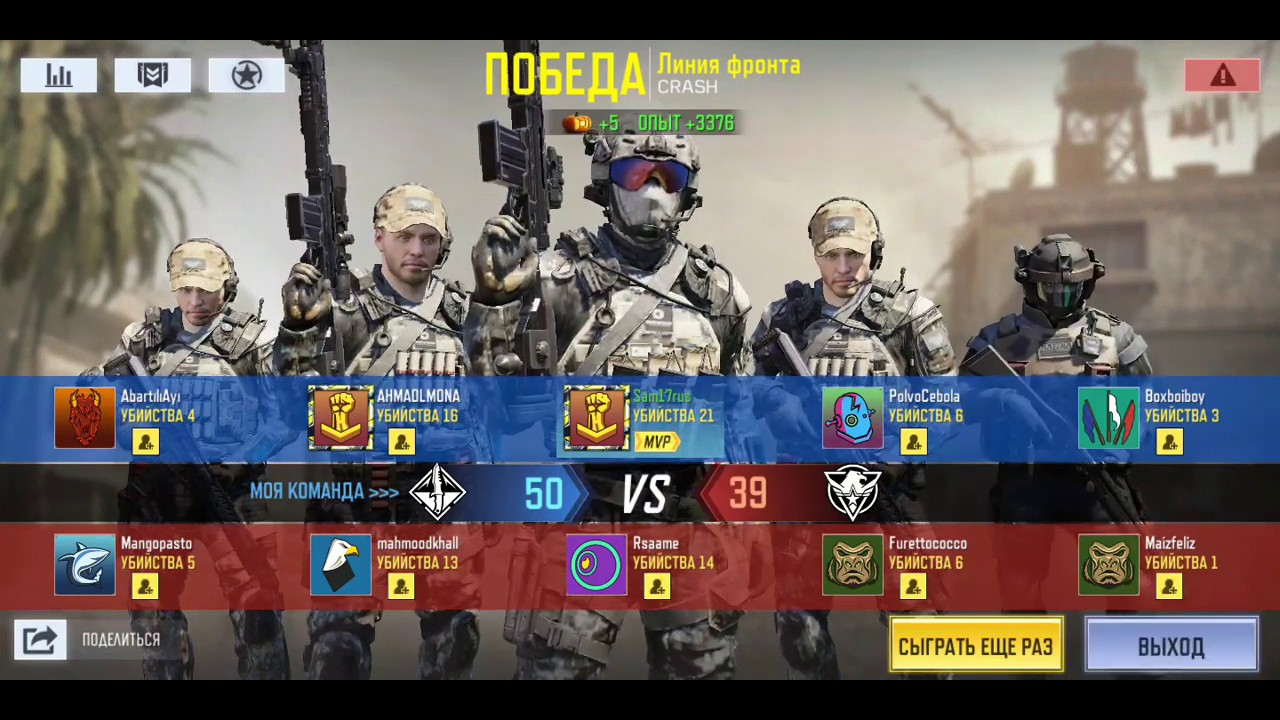Screen dimensions: 1280x720
Task: Add Mangopasto as a friend
Action: [146, 586]
